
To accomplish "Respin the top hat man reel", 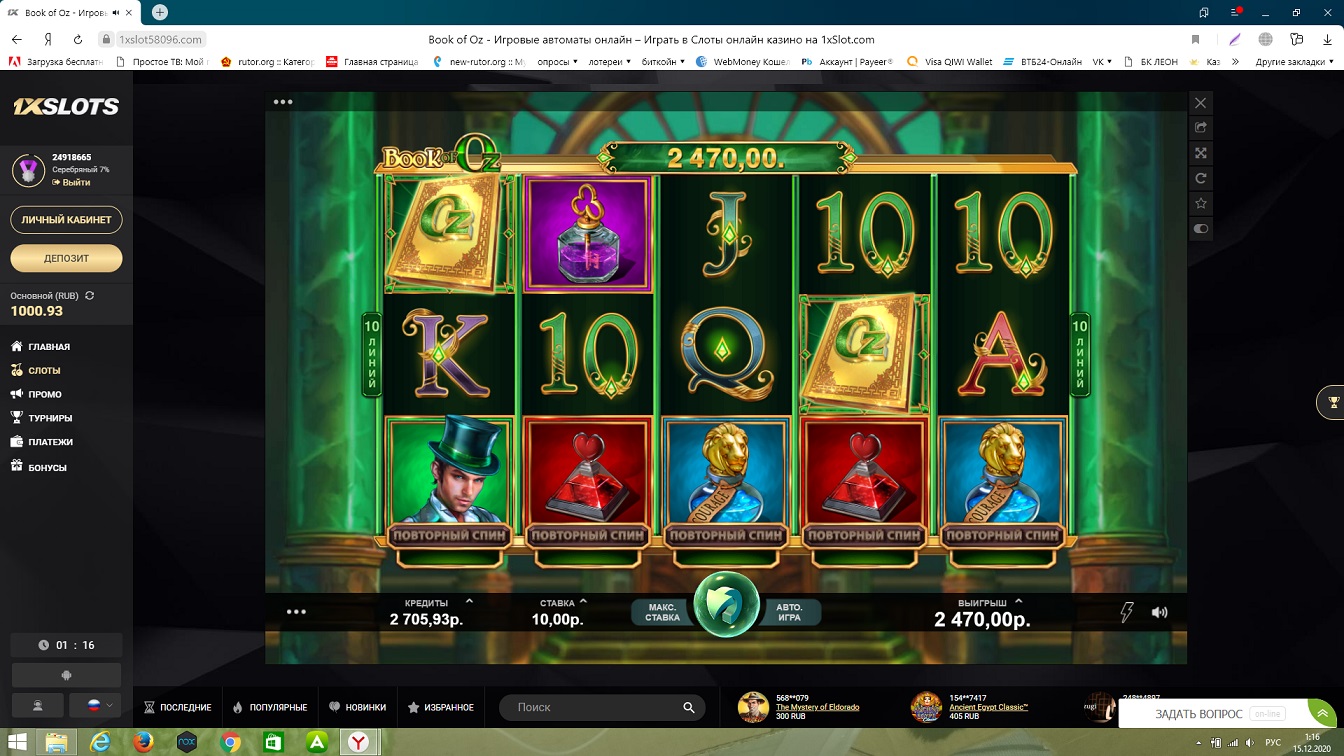I will 449,535.
